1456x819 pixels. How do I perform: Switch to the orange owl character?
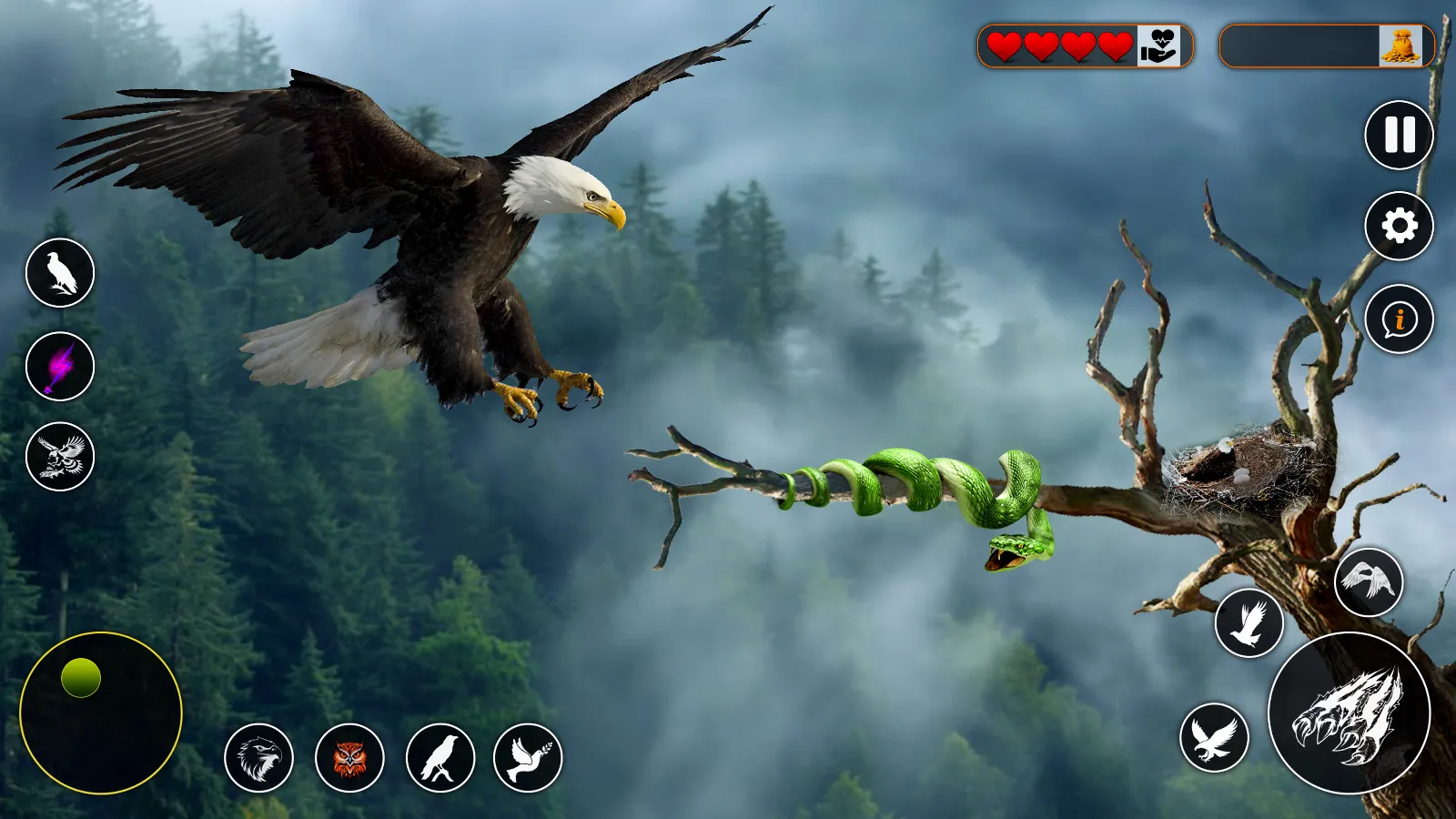click(349, 758)
